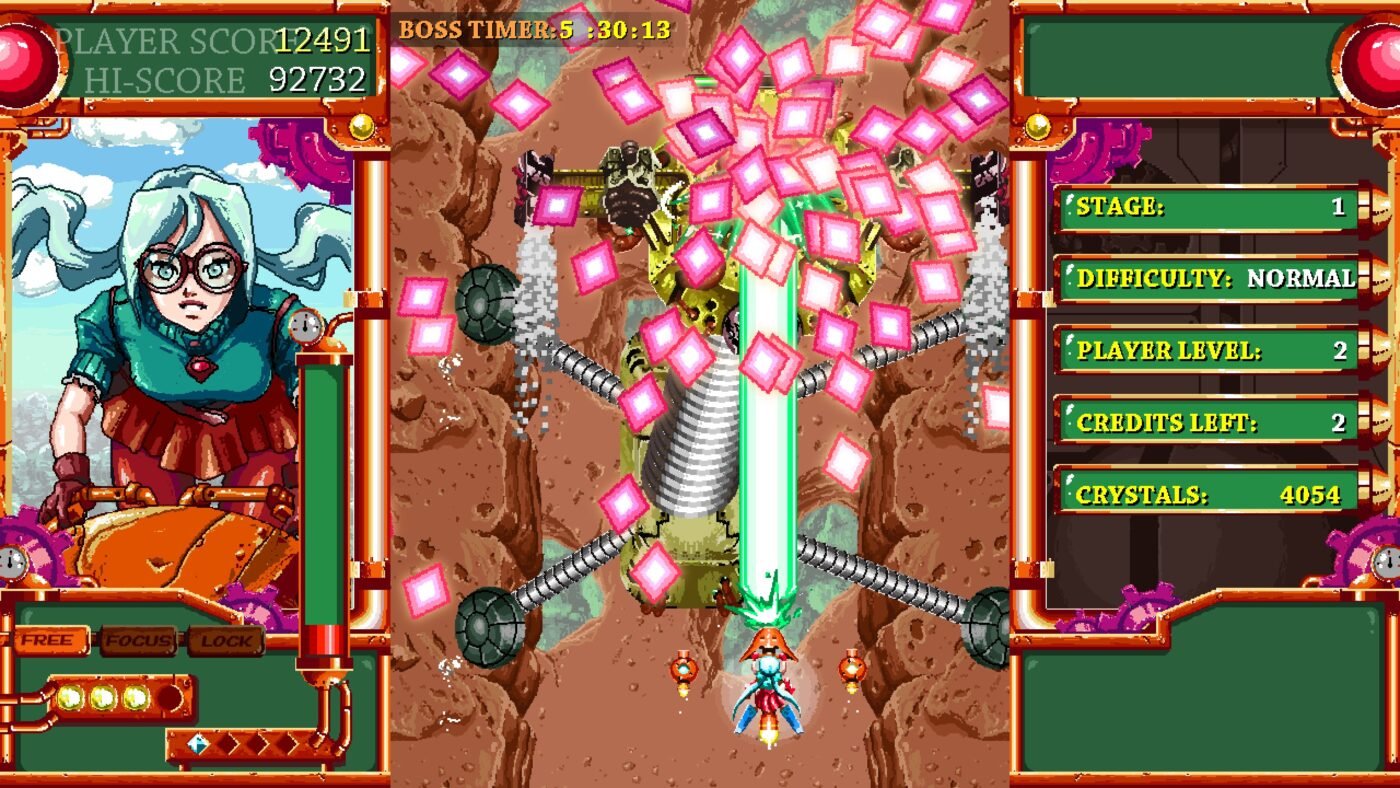This screenshot has height=788, width=1400.
Task: Enable FREE firing mode
Action: (48, 640)
